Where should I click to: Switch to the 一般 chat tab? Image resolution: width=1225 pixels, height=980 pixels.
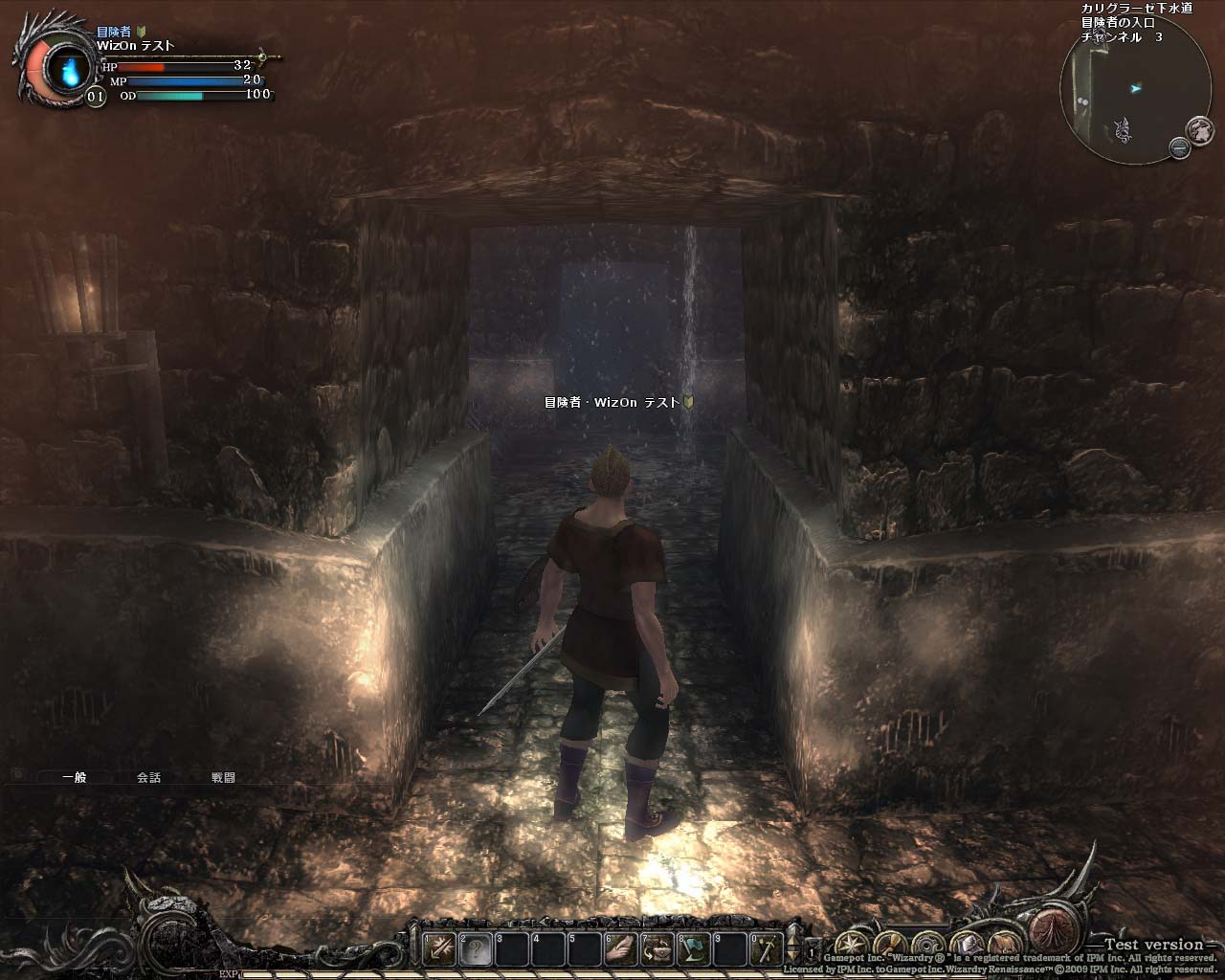(74, 778)
